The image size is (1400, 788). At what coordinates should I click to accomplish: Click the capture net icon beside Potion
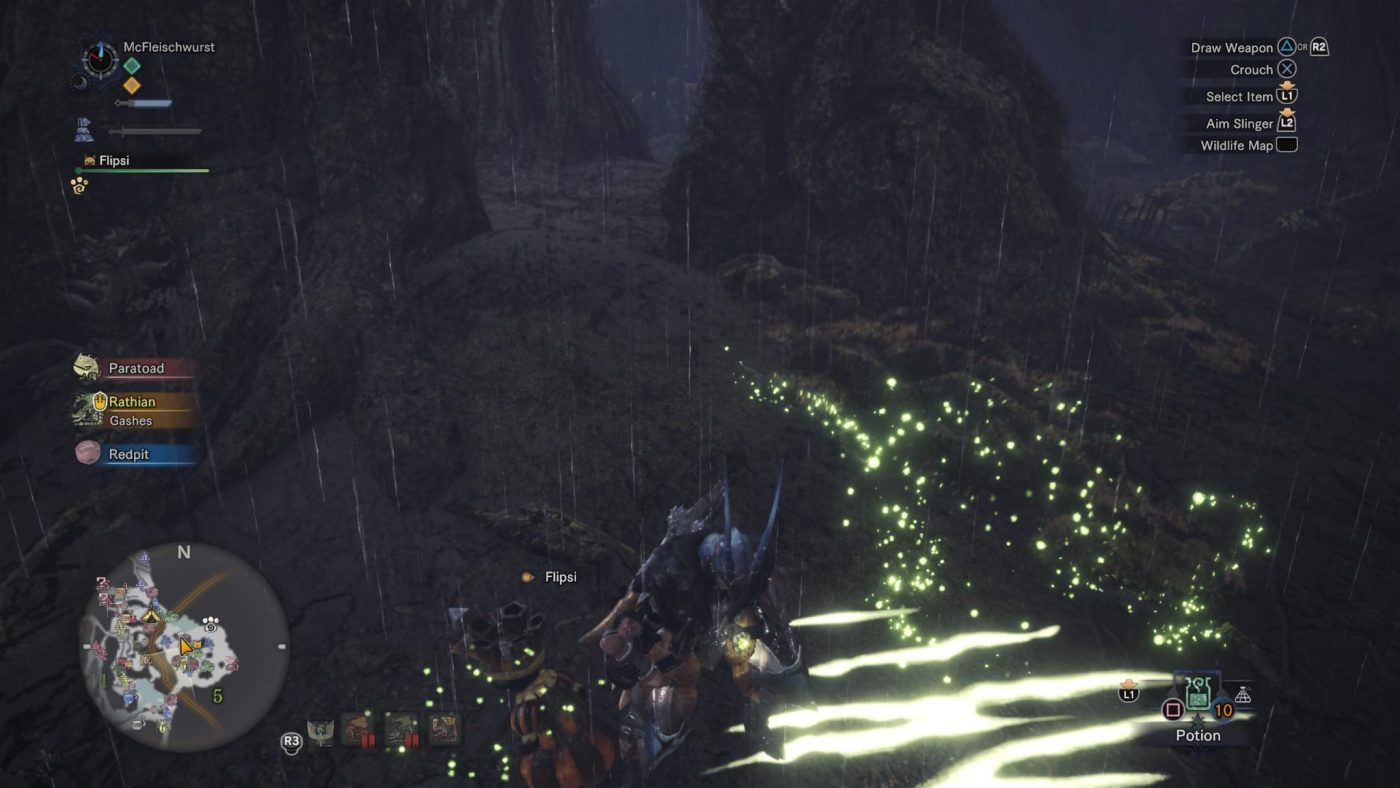coord(1243,695)
